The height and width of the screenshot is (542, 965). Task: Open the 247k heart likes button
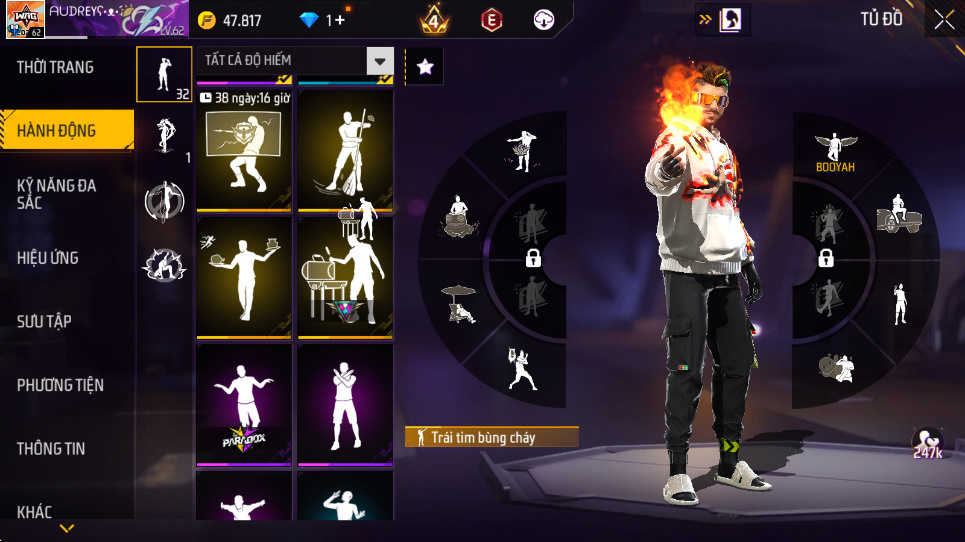click(x=927, y=443)
